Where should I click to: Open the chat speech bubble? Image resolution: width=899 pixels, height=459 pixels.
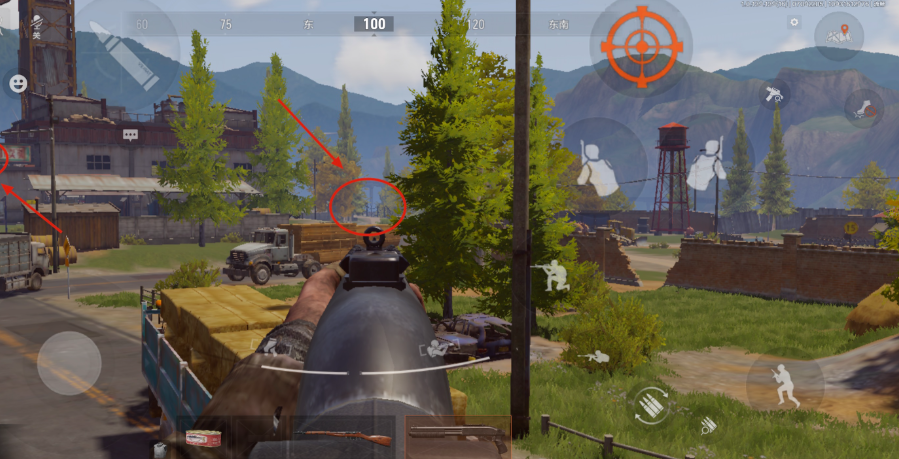[x=130, y=134]
